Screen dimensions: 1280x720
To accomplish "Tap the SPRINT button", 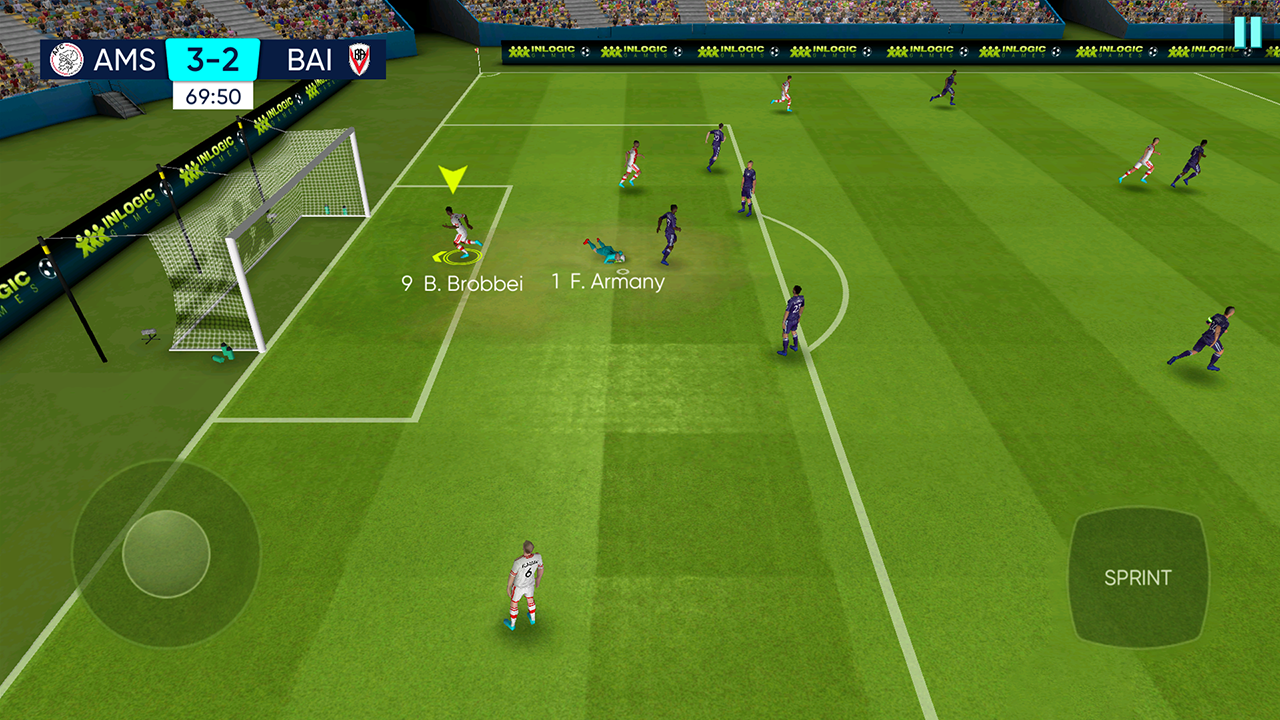I will (1137, 578).
